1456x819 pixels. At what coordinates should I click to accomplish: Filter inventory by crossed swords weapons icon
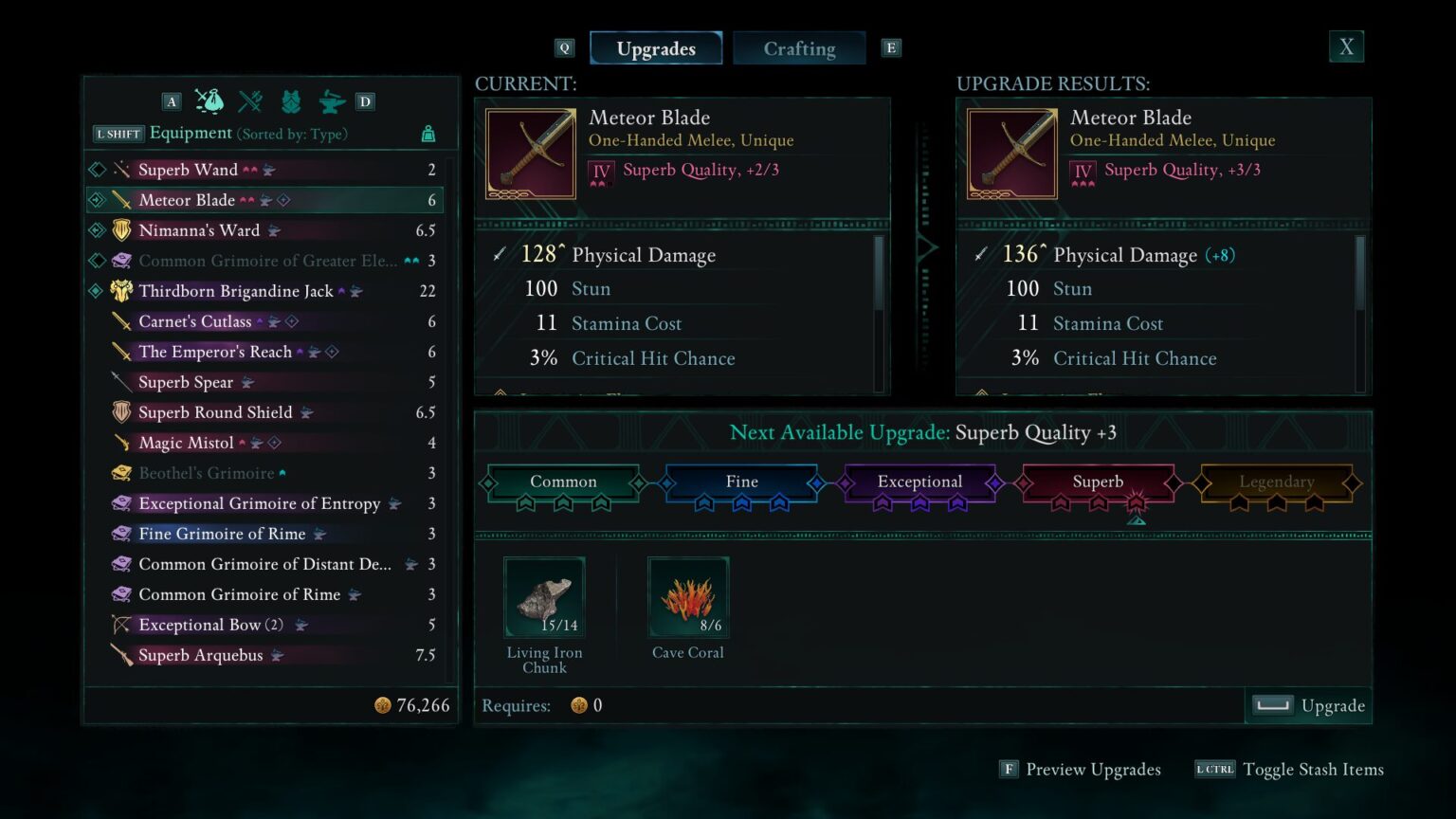250,100
